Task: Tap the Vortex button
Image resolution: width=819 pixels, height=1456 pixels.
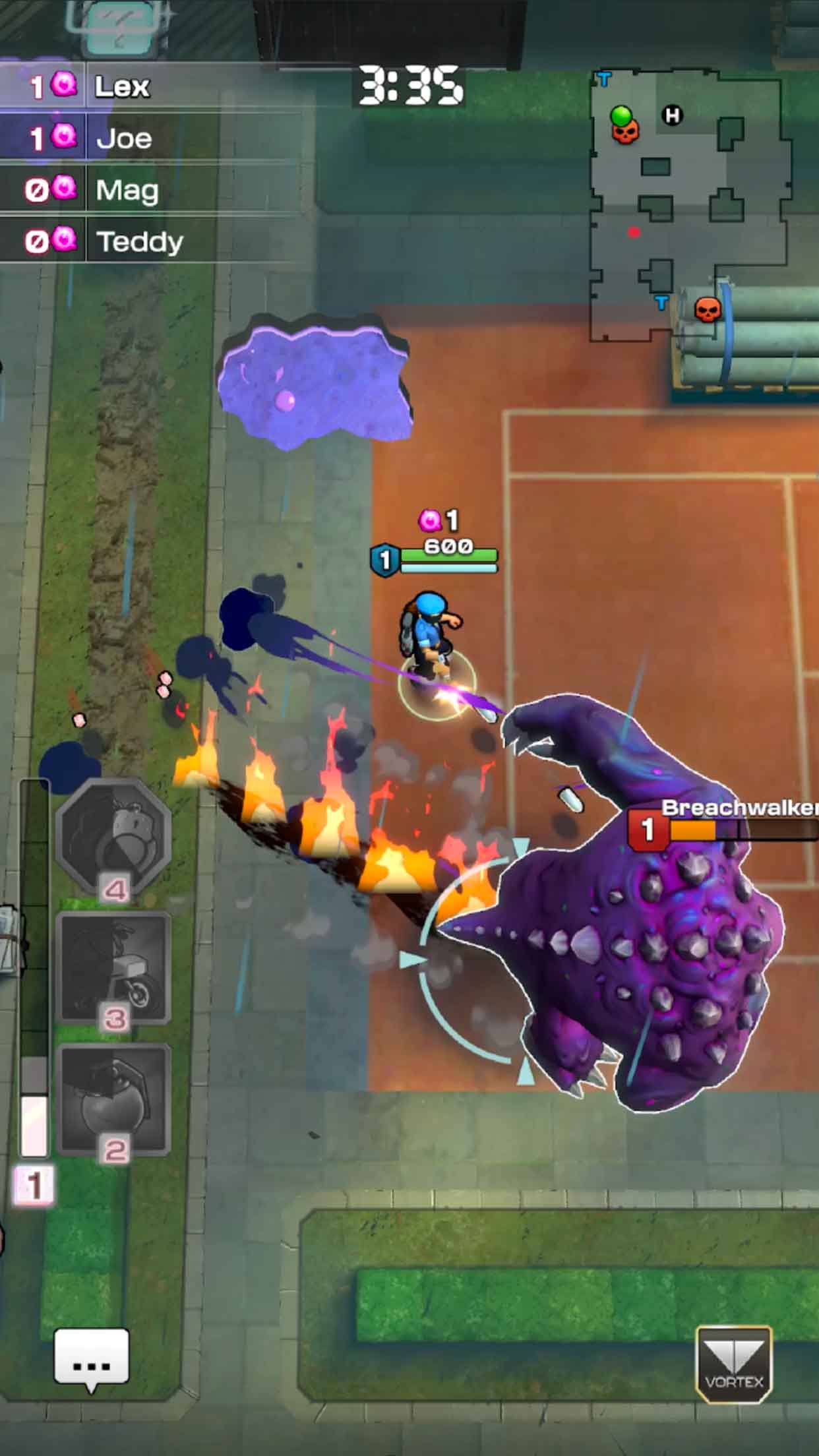Action: click(x=733, y=1364)
